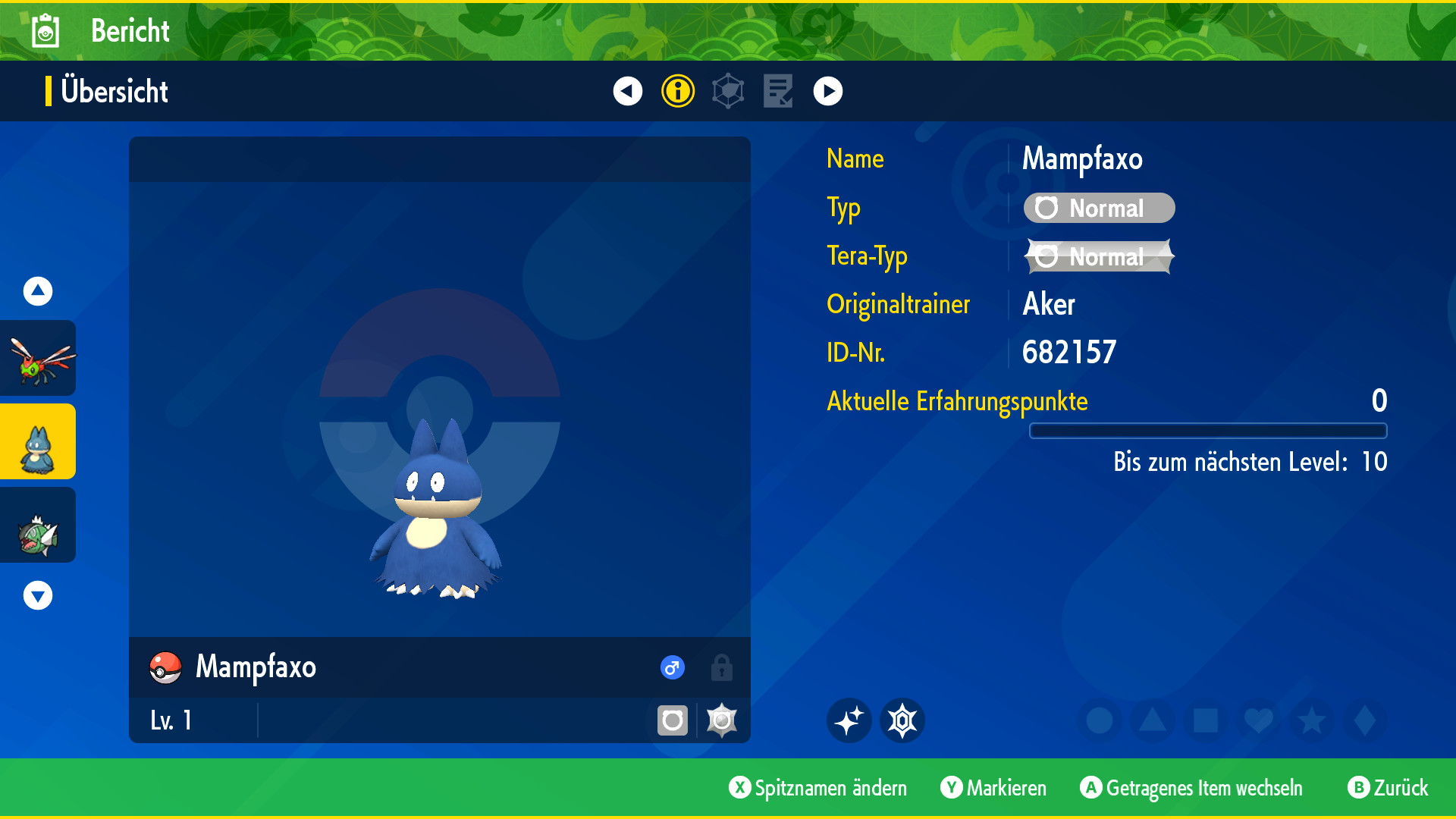Click the sparkle ribbon icon

pos(849,720)
